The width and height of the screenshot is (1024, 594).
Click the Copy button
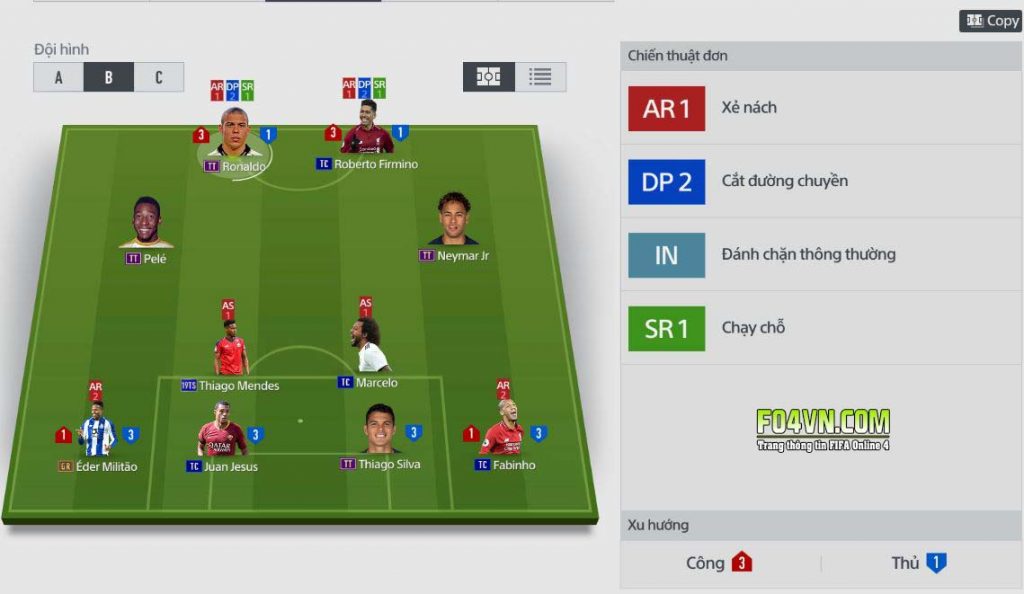tap(991, 21)
